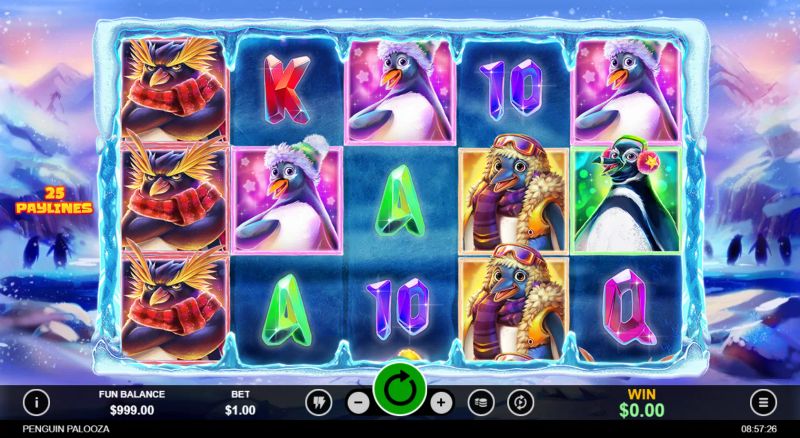Increase the bet with the plus button
Screen dimensions: 800x438
pyautogui.click(x=441, y=402)
